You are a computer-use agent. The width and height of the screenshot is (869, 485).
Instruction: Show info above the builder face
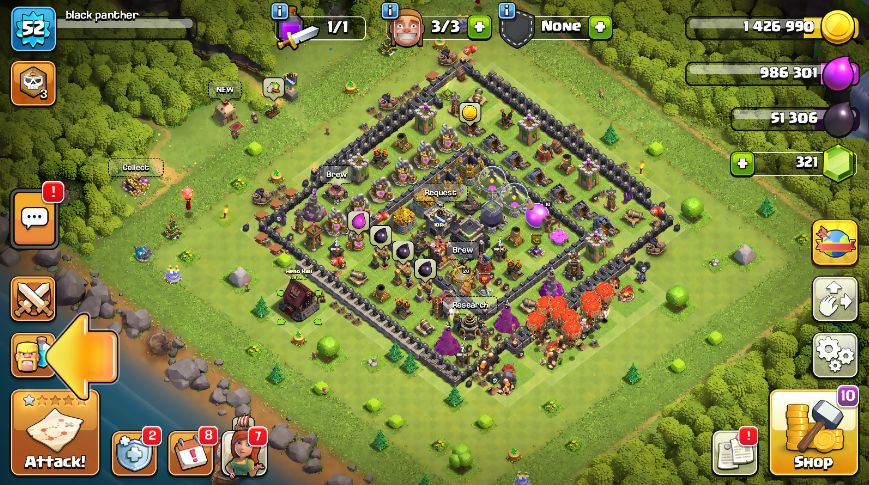391,11
